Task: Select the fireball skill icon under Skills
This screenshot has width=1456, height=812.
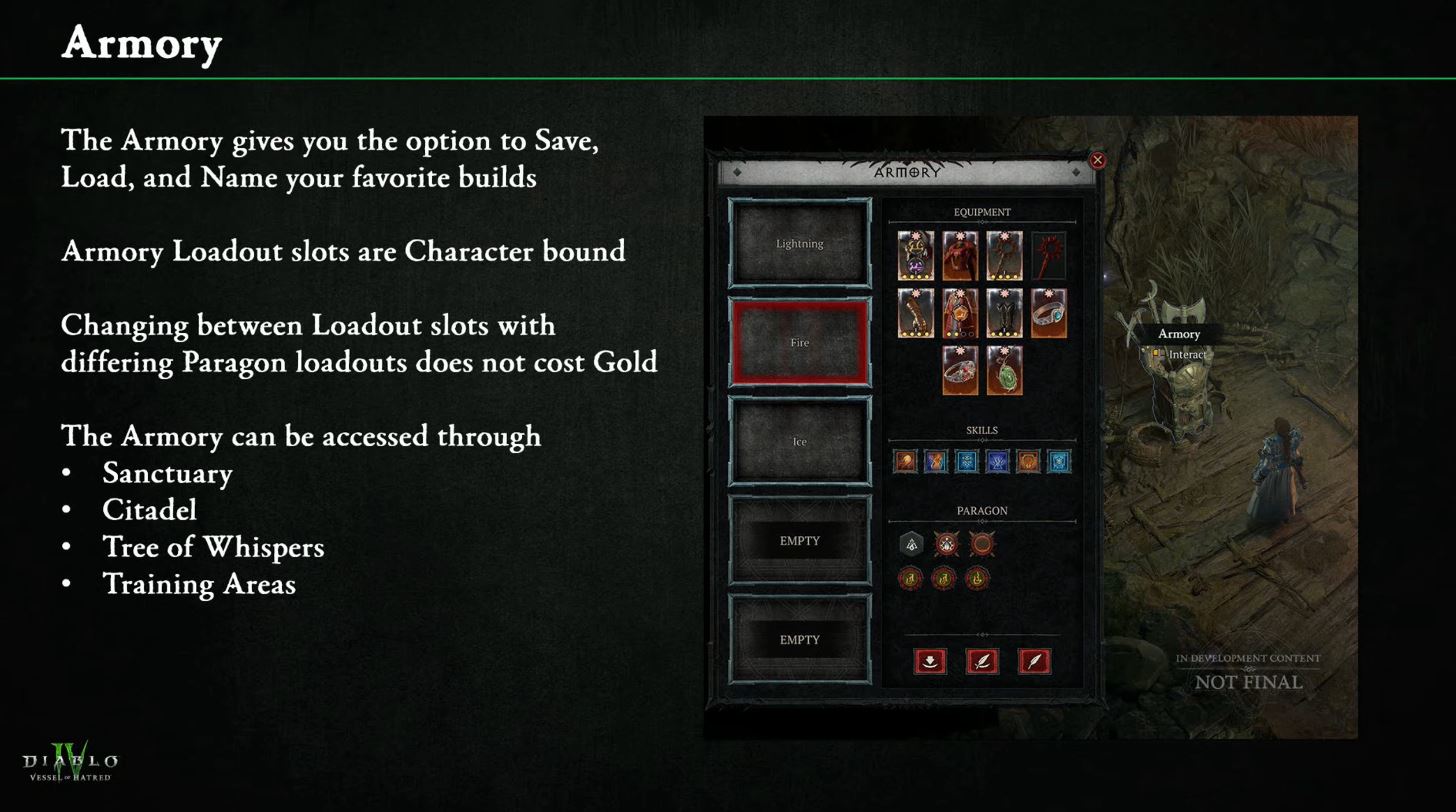Action: pyautogui.click(x=907, y=461)
